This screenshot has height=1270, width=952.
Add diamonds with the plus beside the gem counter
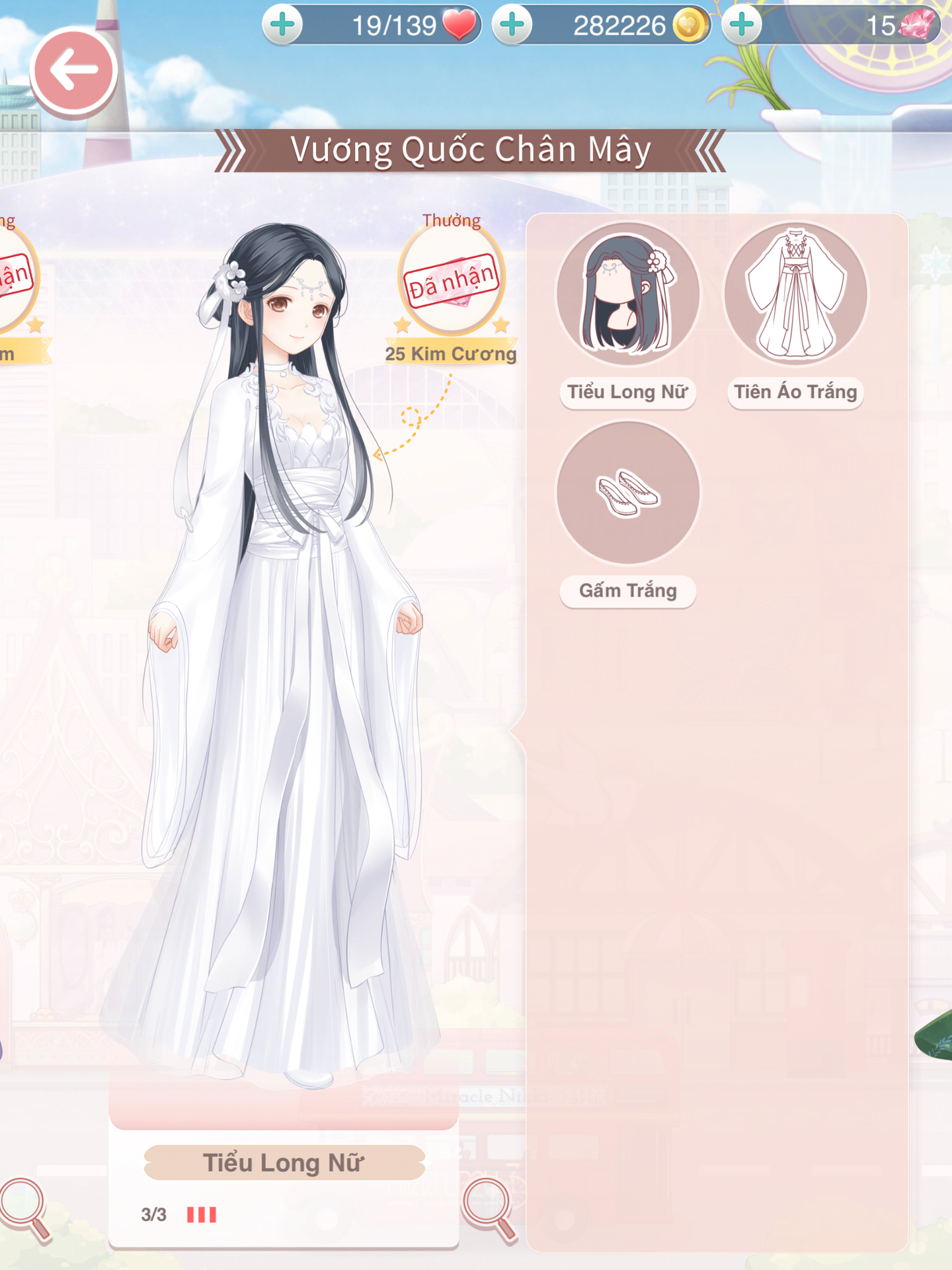(742, 25)
